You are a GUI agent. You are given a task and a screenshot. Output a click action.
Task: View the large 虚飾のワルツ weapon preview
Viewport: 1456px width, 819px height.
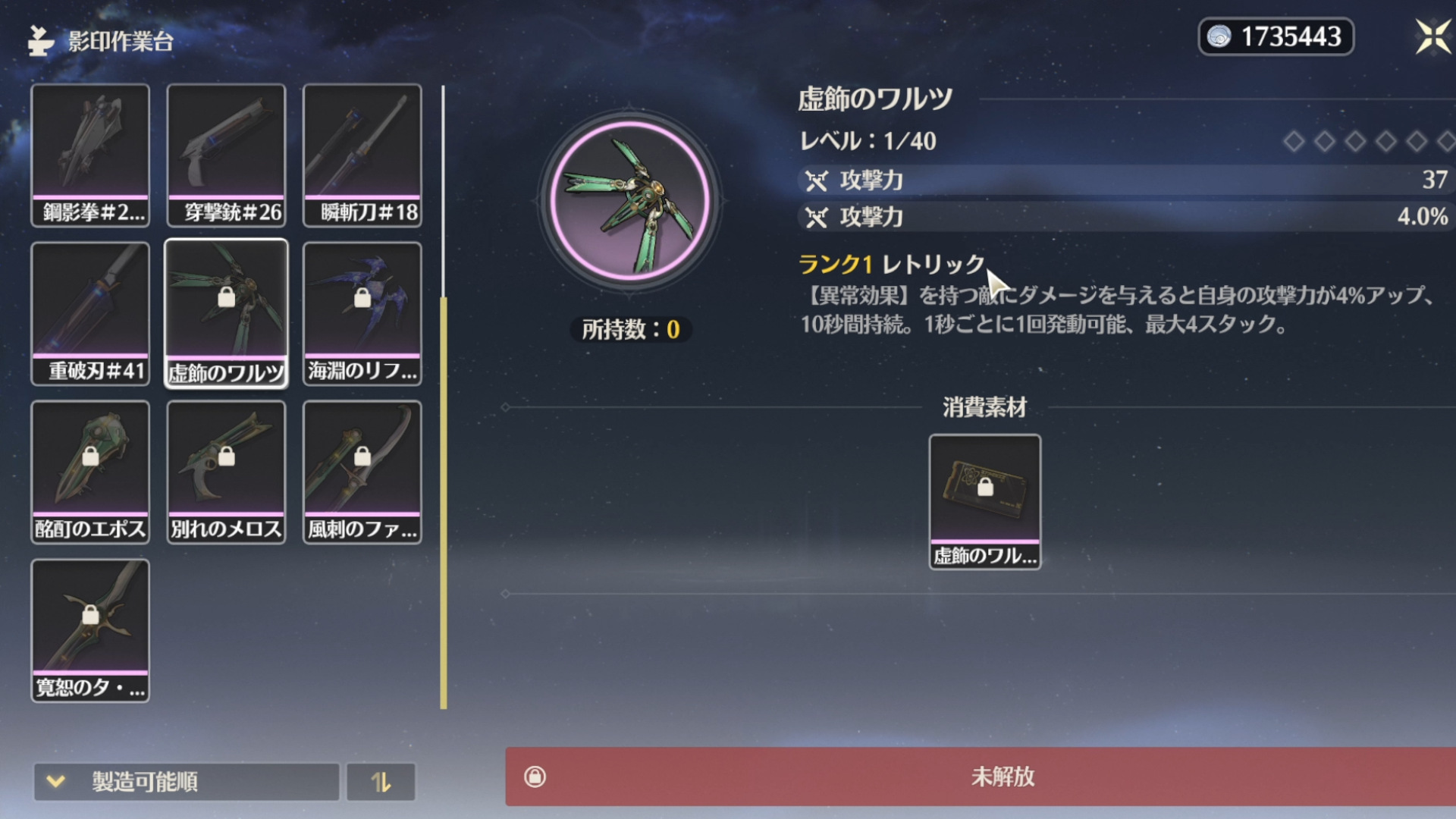[x=629, y=201]
